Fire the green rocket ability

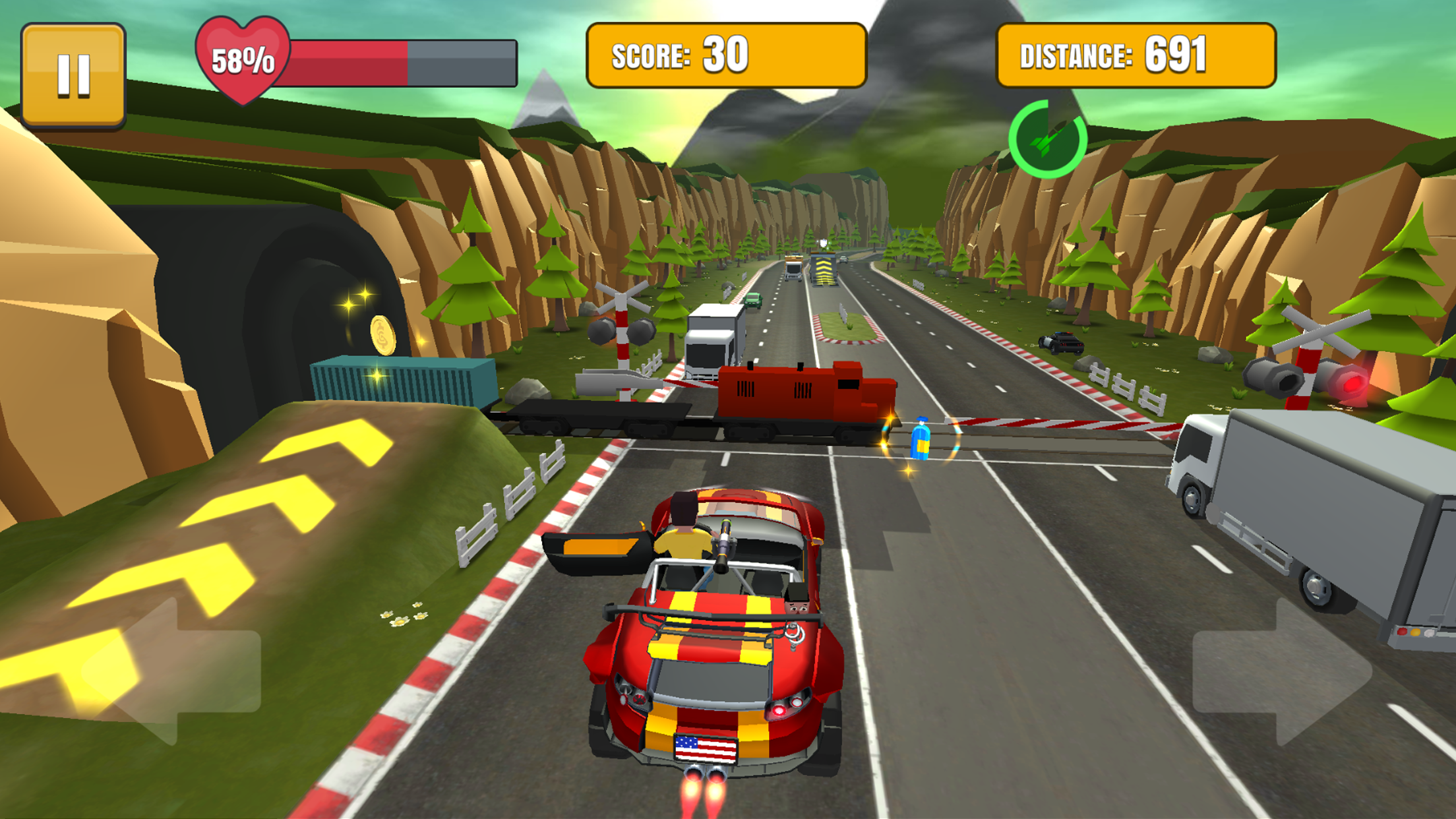click(x=1047, y=140)
